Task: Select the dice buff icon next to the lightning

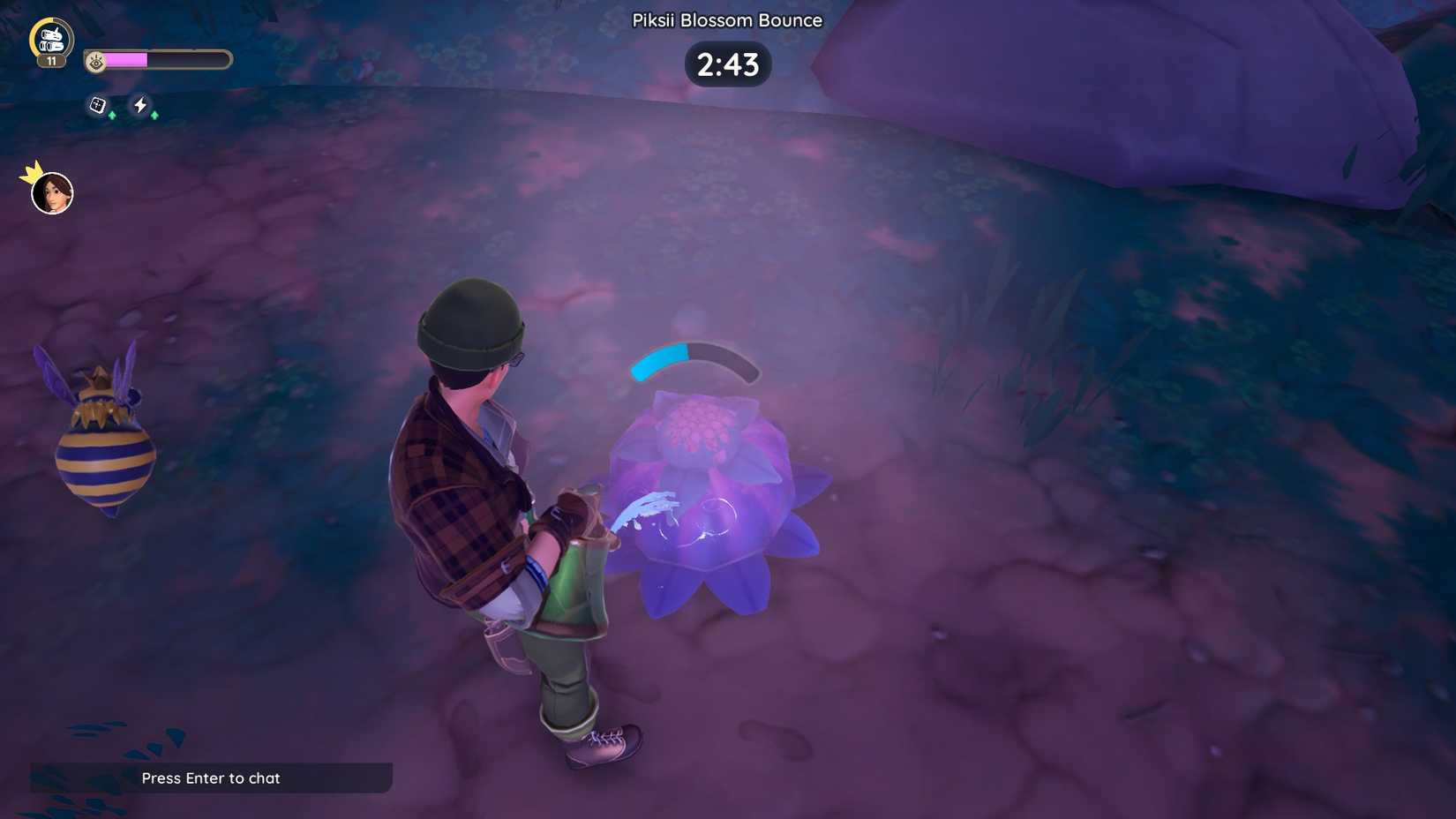Action: tap(95, 106)
